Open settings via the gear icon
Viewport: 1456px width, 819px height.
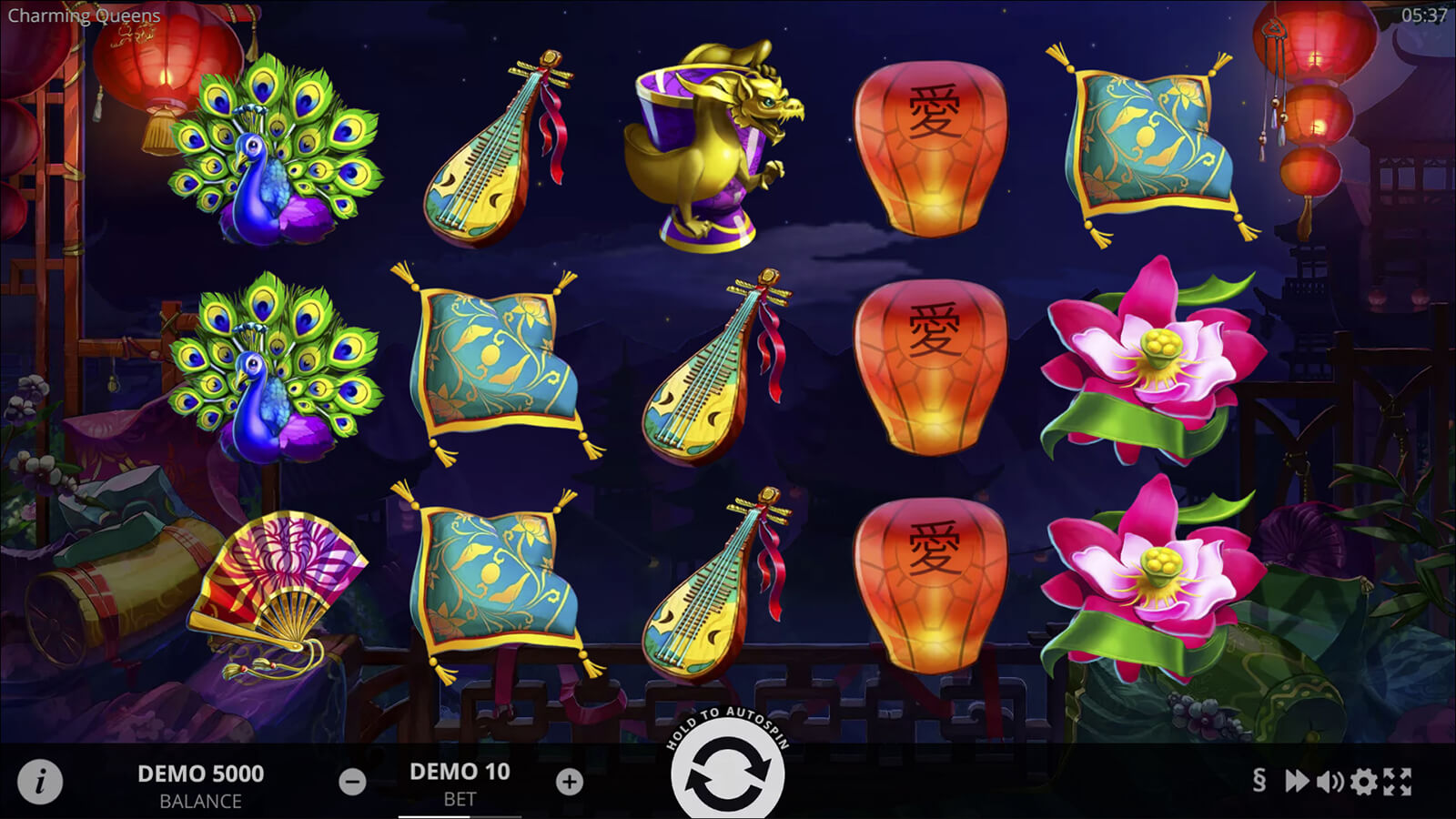pyautogui.click(x=1363, y=781)
